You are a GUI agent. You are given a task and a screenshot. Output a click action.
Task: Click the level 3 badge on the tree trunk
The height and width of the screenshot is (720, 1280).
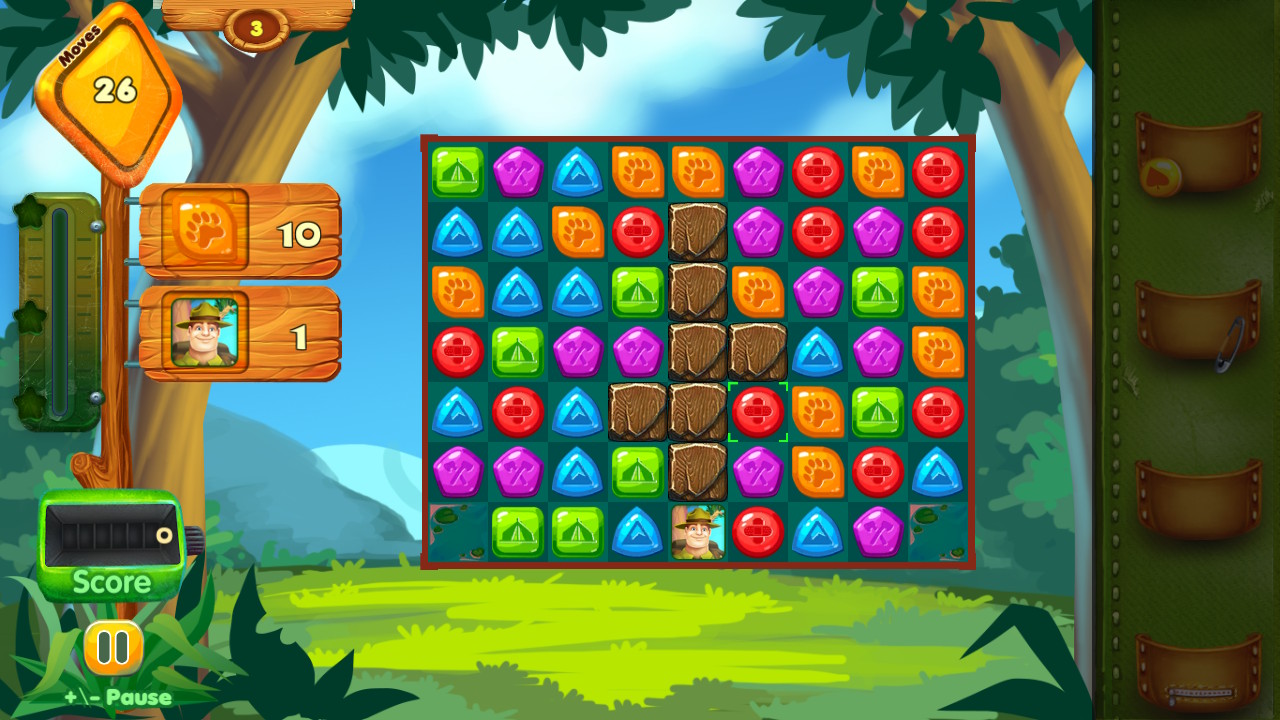tap(255, 25)
